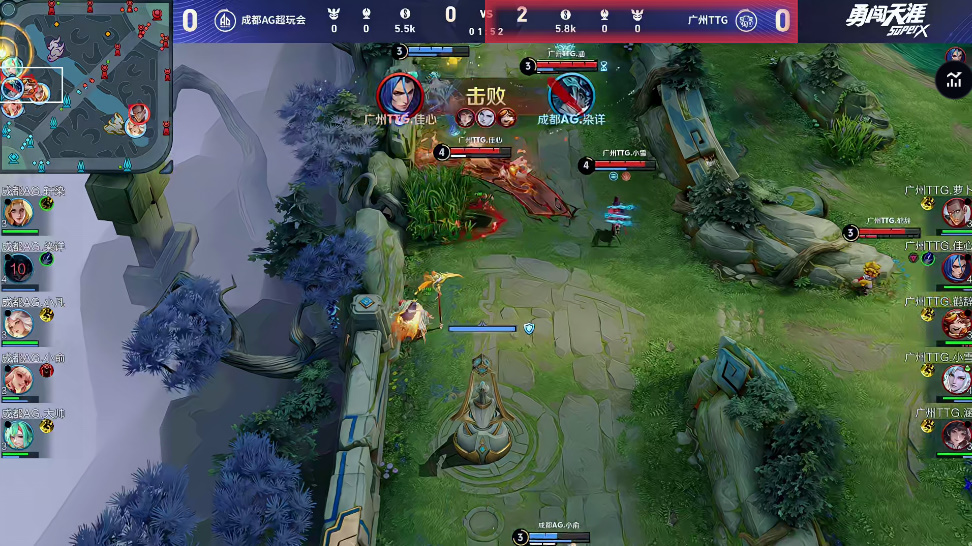Click the killer portrait in kill banner
Screen dimensions: 972x546
coord(400,95)
